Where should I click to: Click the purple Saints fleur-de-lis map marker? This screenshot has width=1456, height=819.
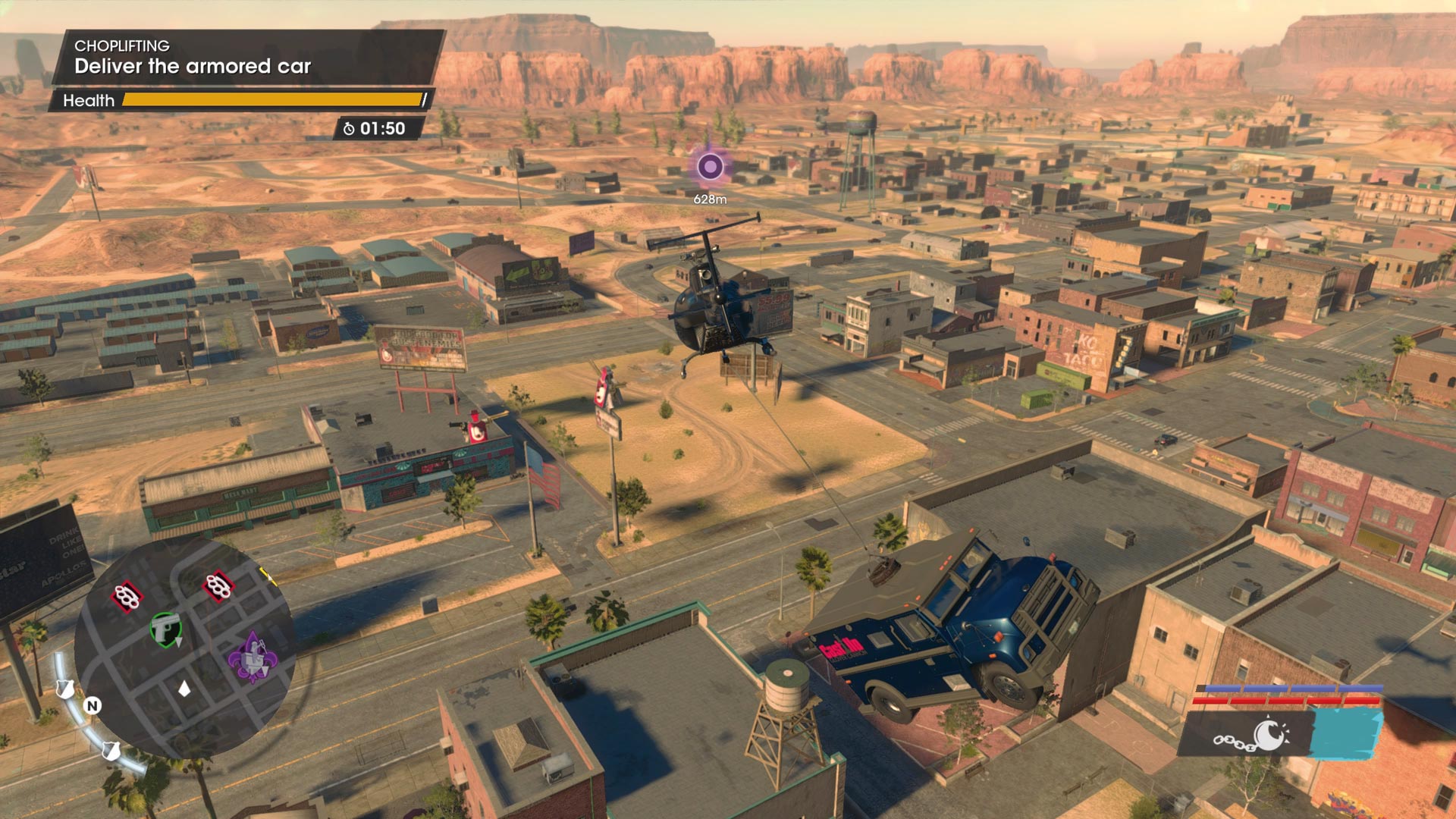(253, 658)
